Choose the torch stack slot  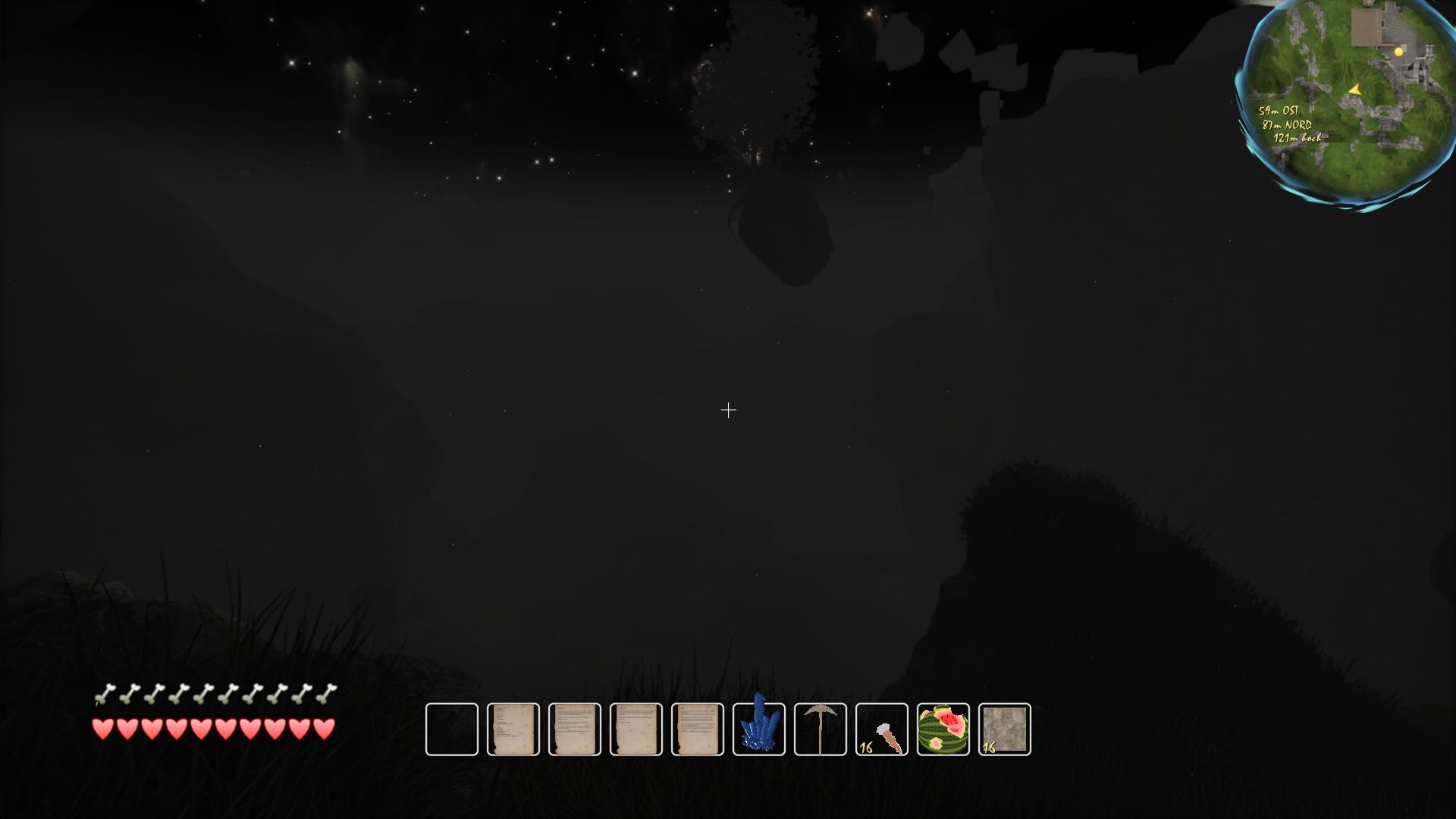point(881,730)
